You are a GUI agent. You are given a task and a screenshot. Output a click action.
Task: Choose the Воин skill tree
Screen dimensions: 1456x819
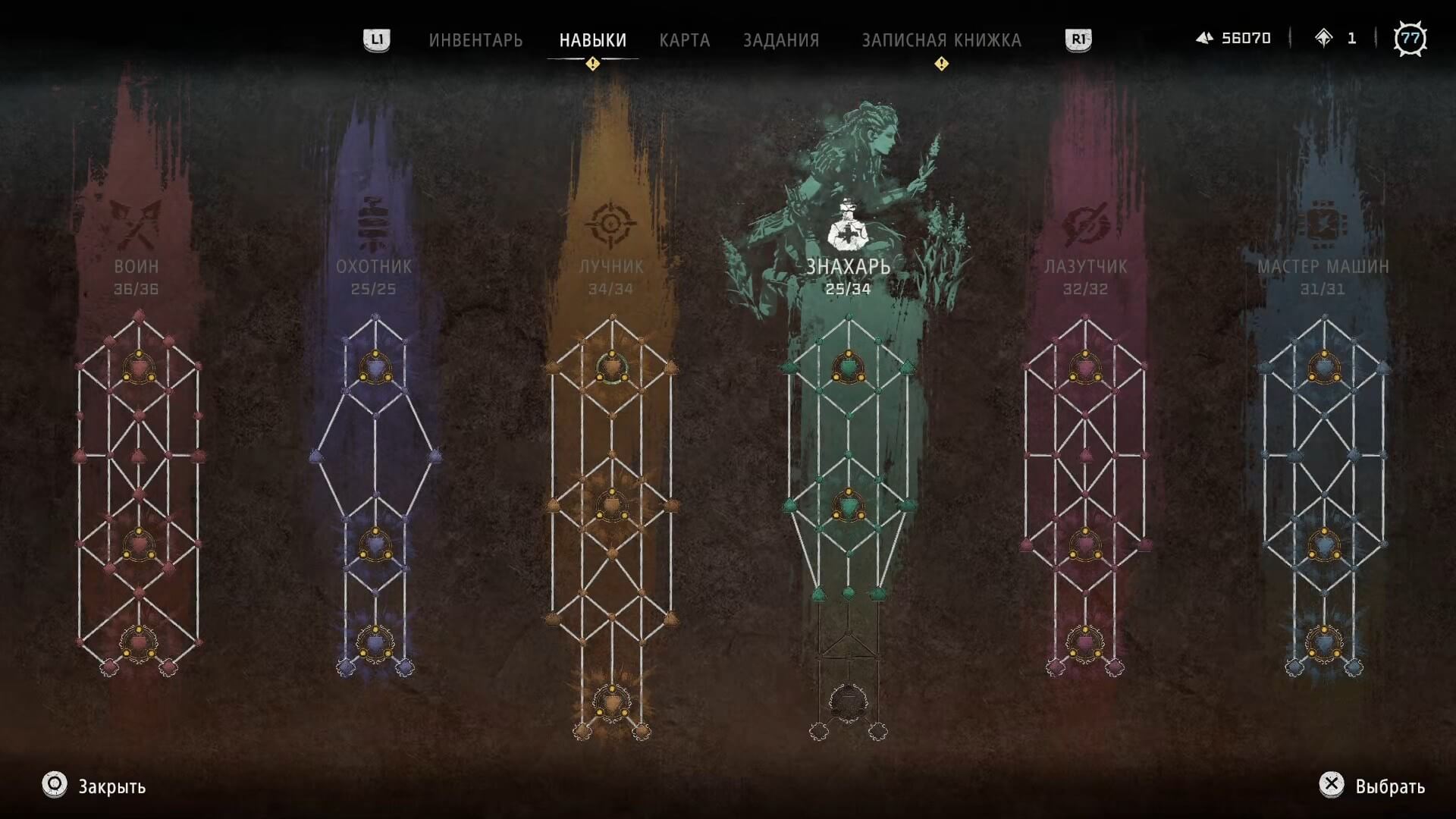tap(136, 266)
